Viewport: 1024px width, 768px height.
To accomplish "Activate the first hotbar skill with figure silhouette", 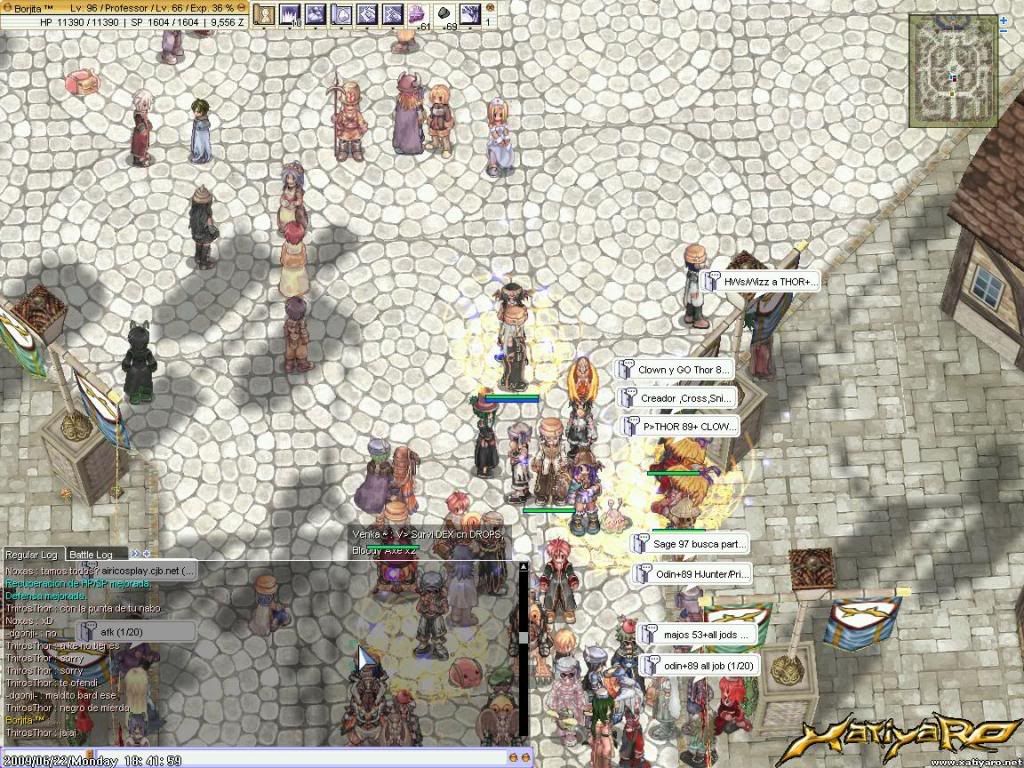I will point(264,14).
